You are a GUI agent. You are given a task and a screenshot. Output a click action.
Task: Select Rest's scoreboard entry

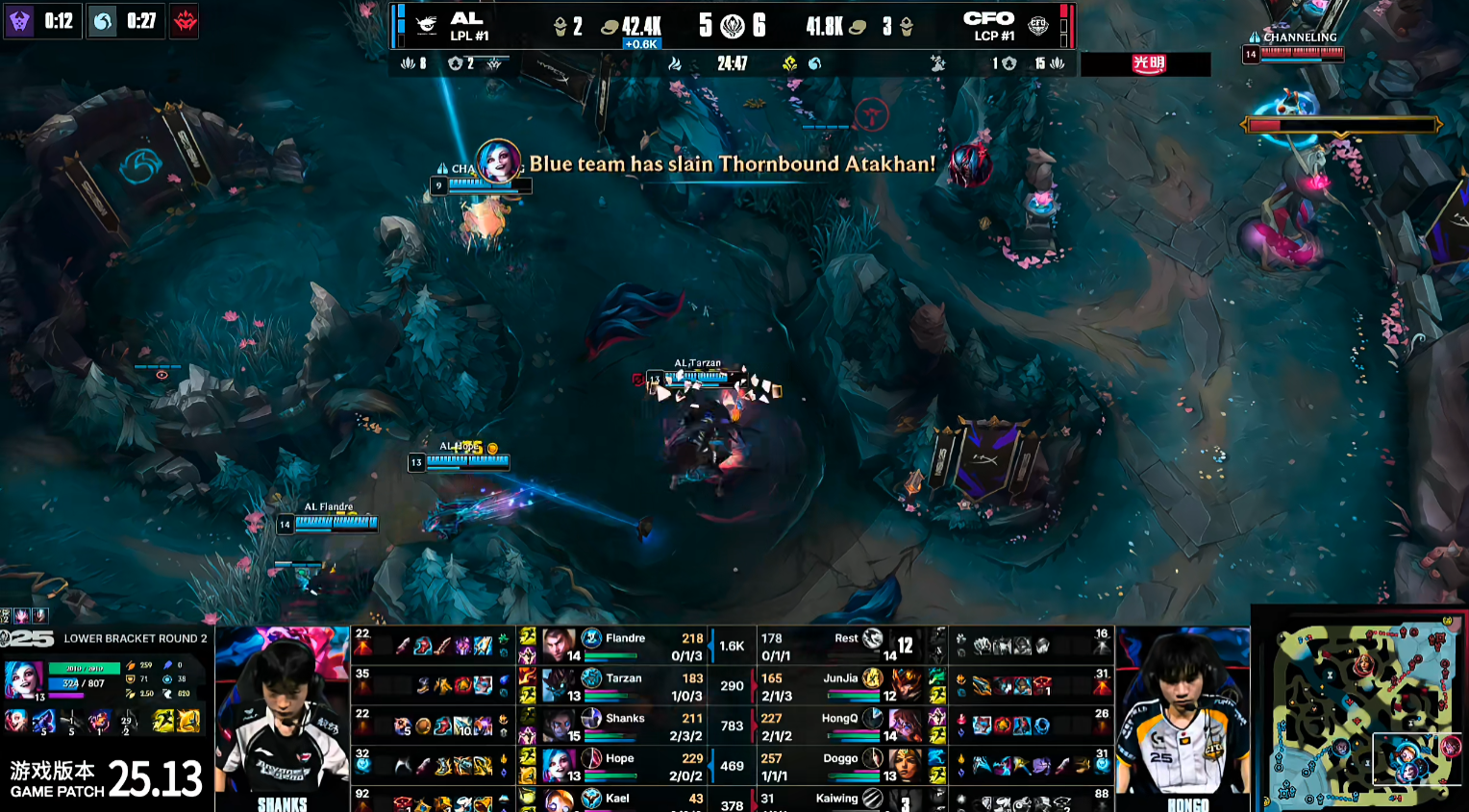tap(846, 646)
